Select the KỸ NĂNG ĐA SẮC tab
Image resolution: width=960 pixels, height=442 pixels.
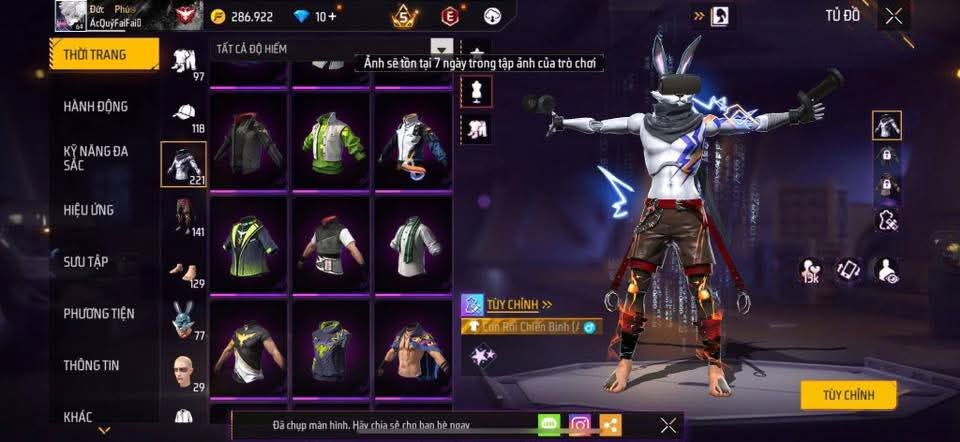click(95, 158)
